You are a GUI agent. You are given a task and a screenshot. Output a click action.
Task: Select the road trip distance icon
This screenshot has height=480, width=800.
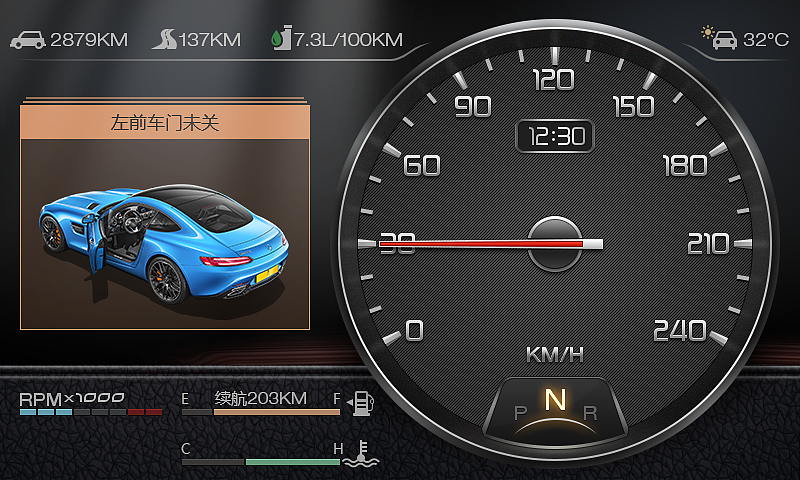point(163,40)
